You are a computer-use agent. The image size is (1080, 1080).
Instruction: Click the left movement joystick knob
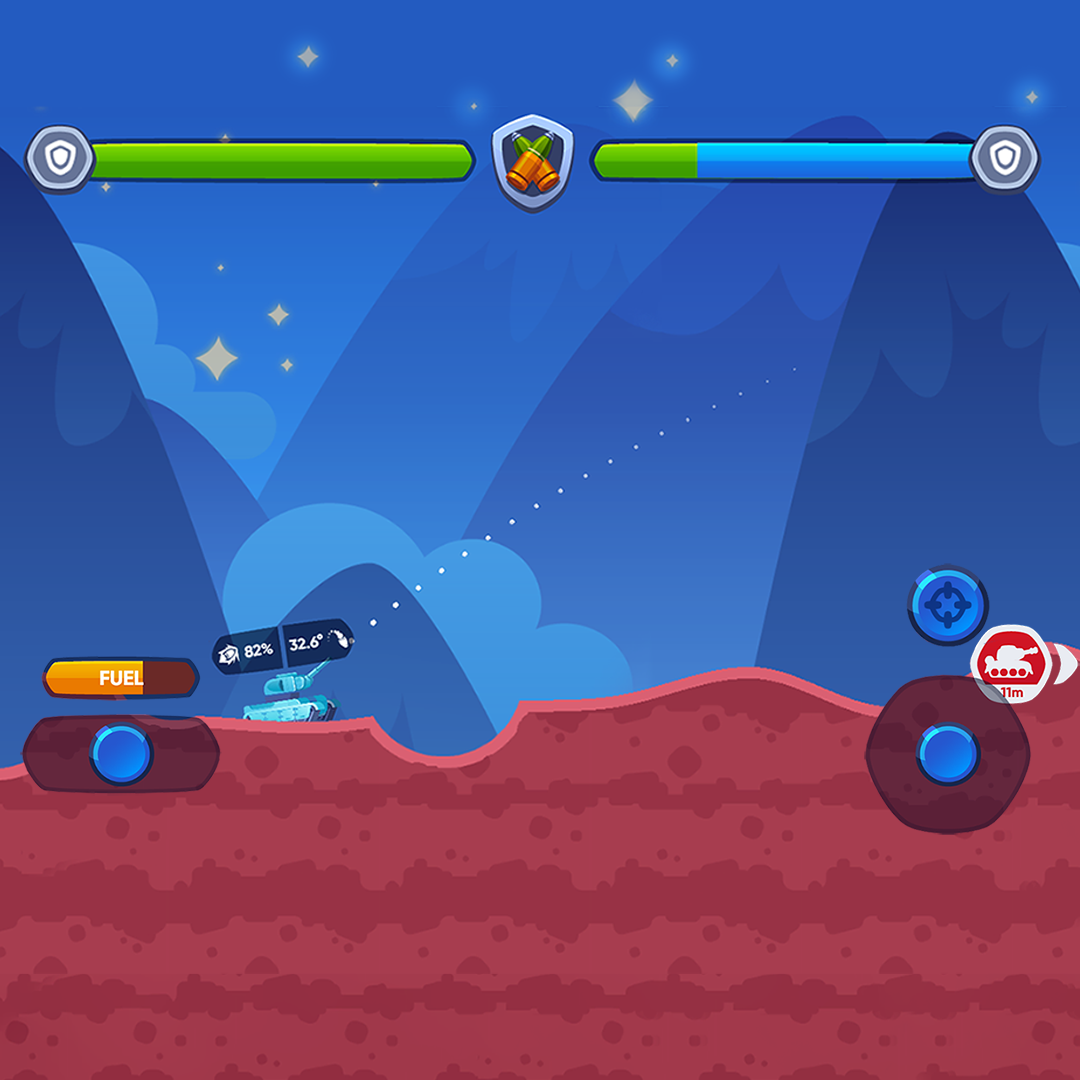(121, 754)
